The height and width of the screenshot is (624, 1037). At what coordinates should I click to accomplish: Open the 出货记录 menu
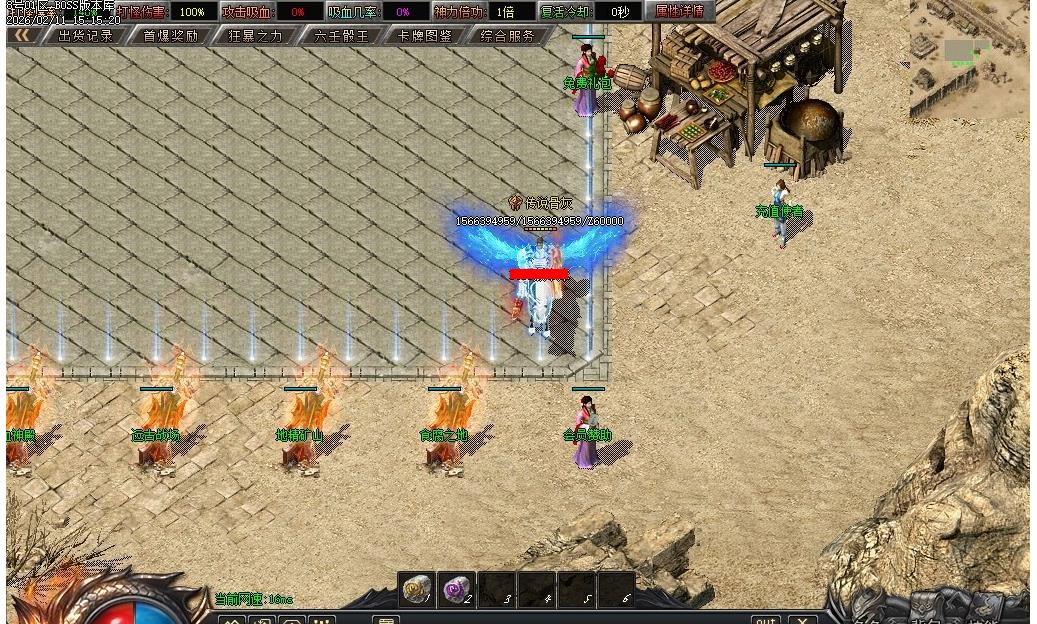pyautogui.click(x=85, y=36)
